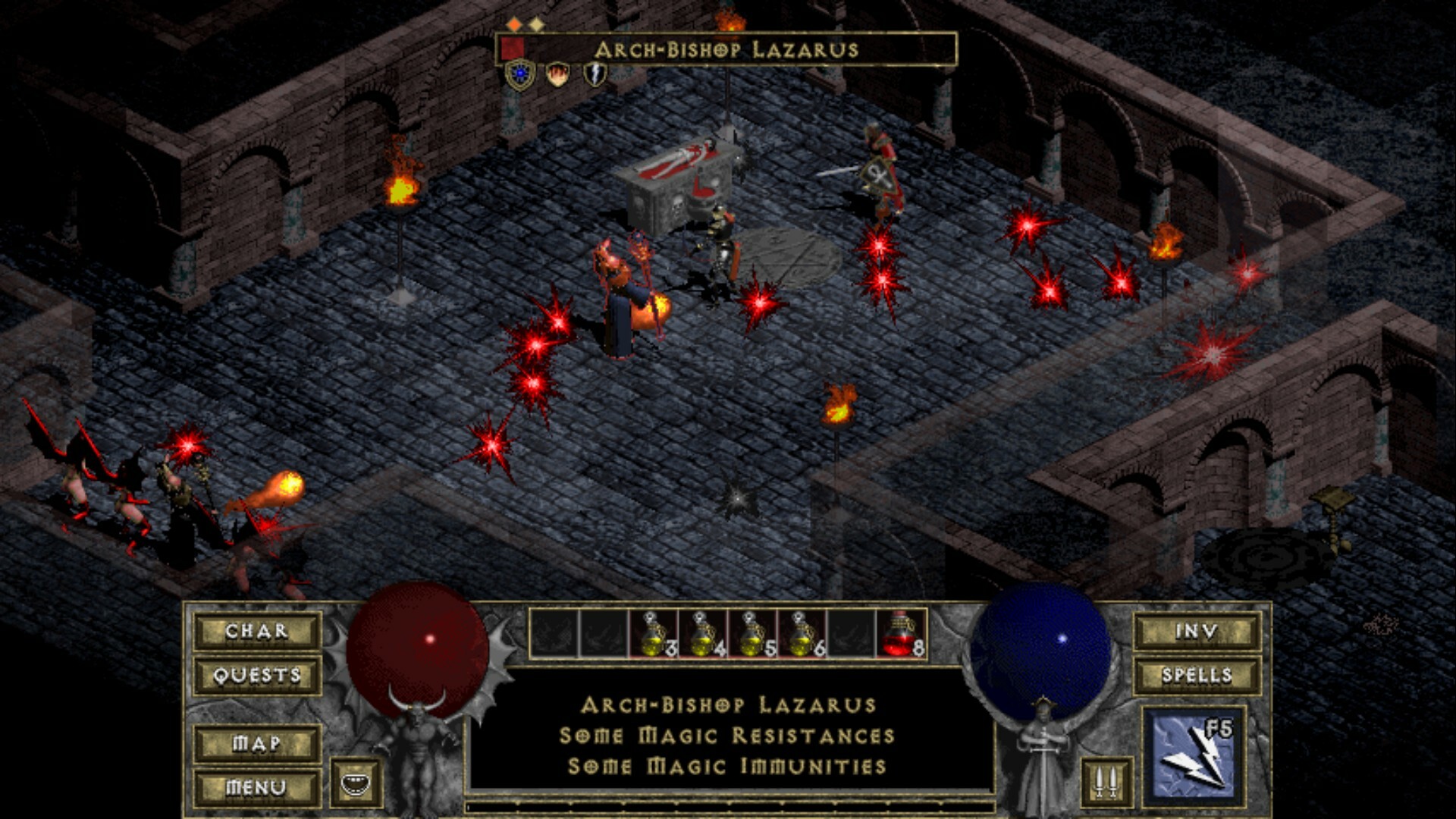Viewport: 1456px width, 819px height.
Task: Open the MAP
Action: [x=256, y=744]
